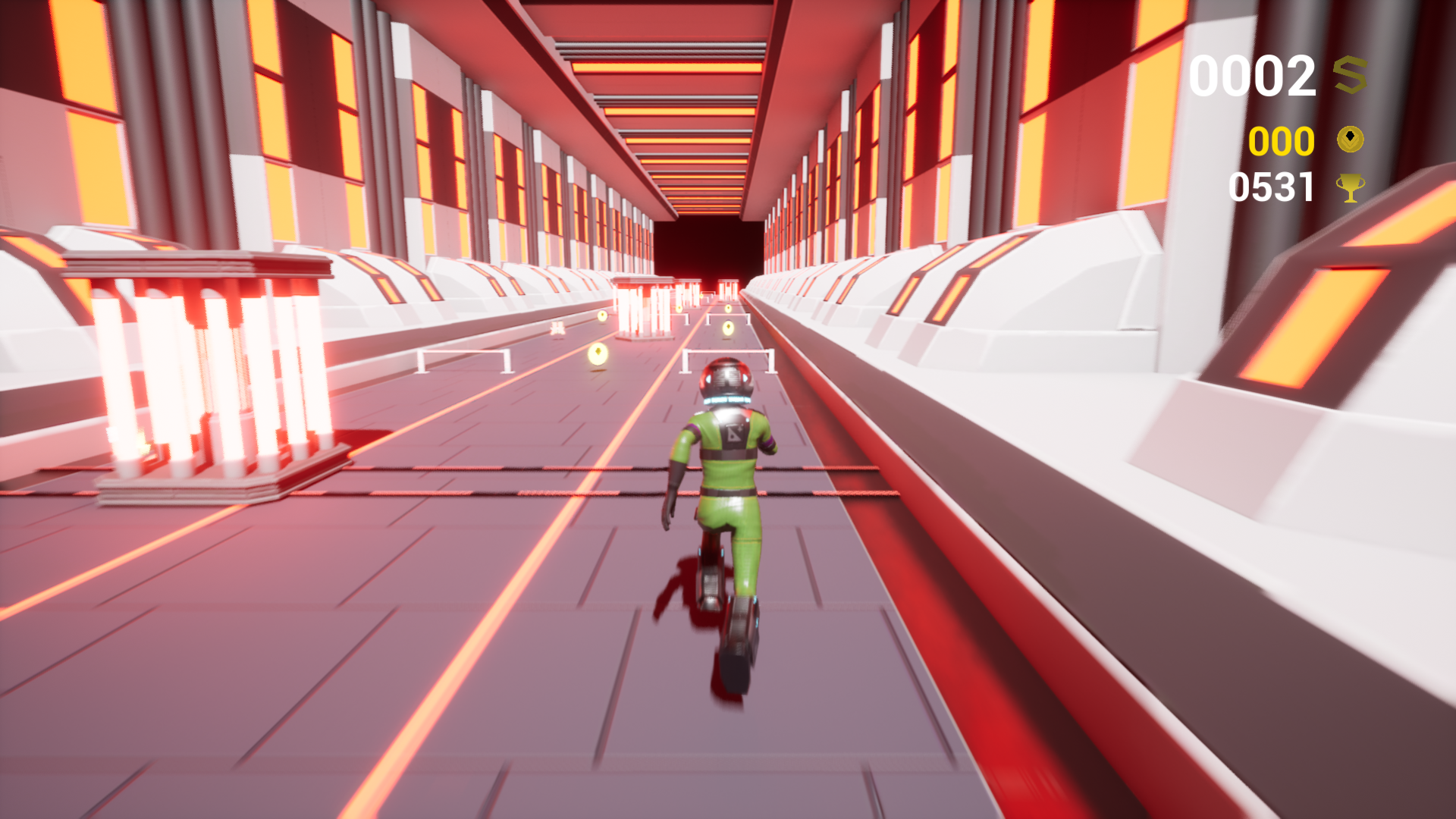Viewport: 1456px width, 819px height.
Task: Expand the yellow 000 coin count
Action: [x=1282, y=139]
